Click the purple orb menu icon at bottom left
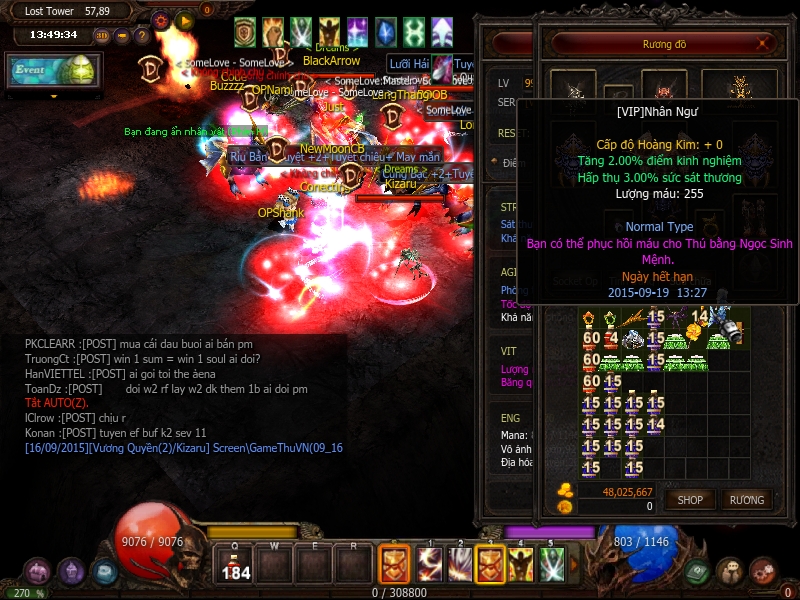 pyautogui.click(x=71, y=571)
